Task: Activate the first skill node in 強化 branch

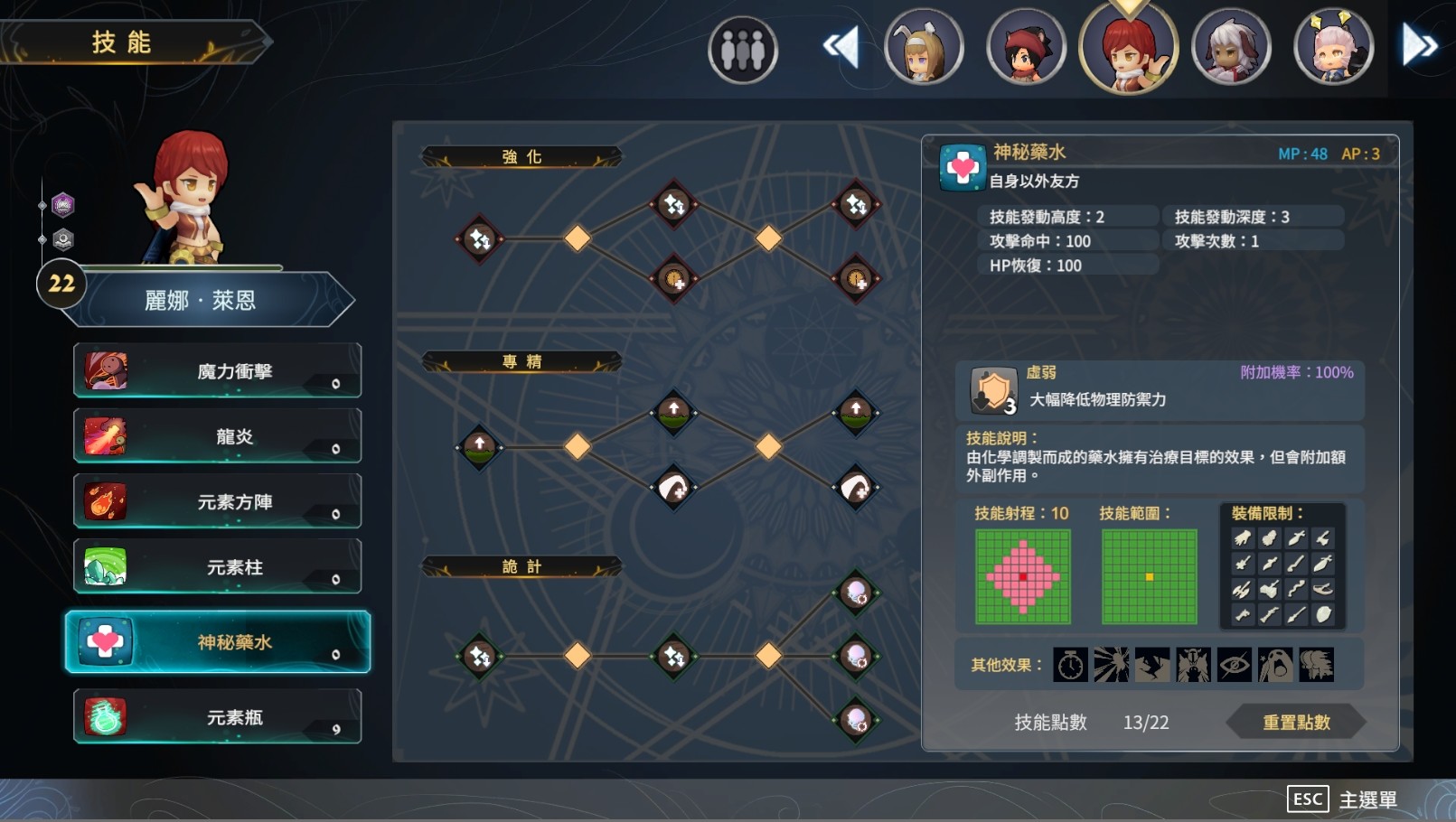Action: (480, 240)
